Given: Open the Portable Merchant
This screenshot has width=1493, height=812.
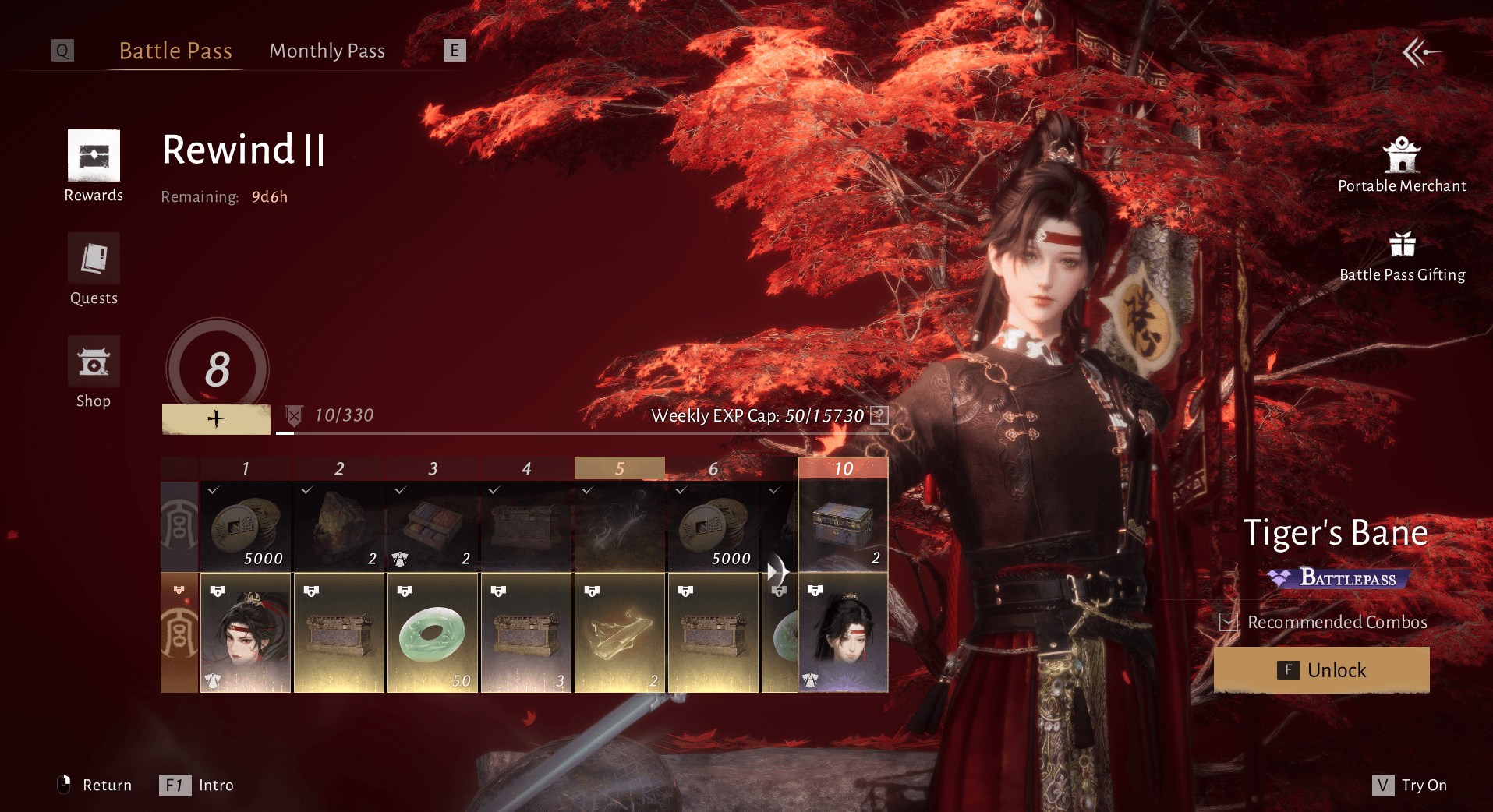Looking at the screenshot, I should (1402, 165).
